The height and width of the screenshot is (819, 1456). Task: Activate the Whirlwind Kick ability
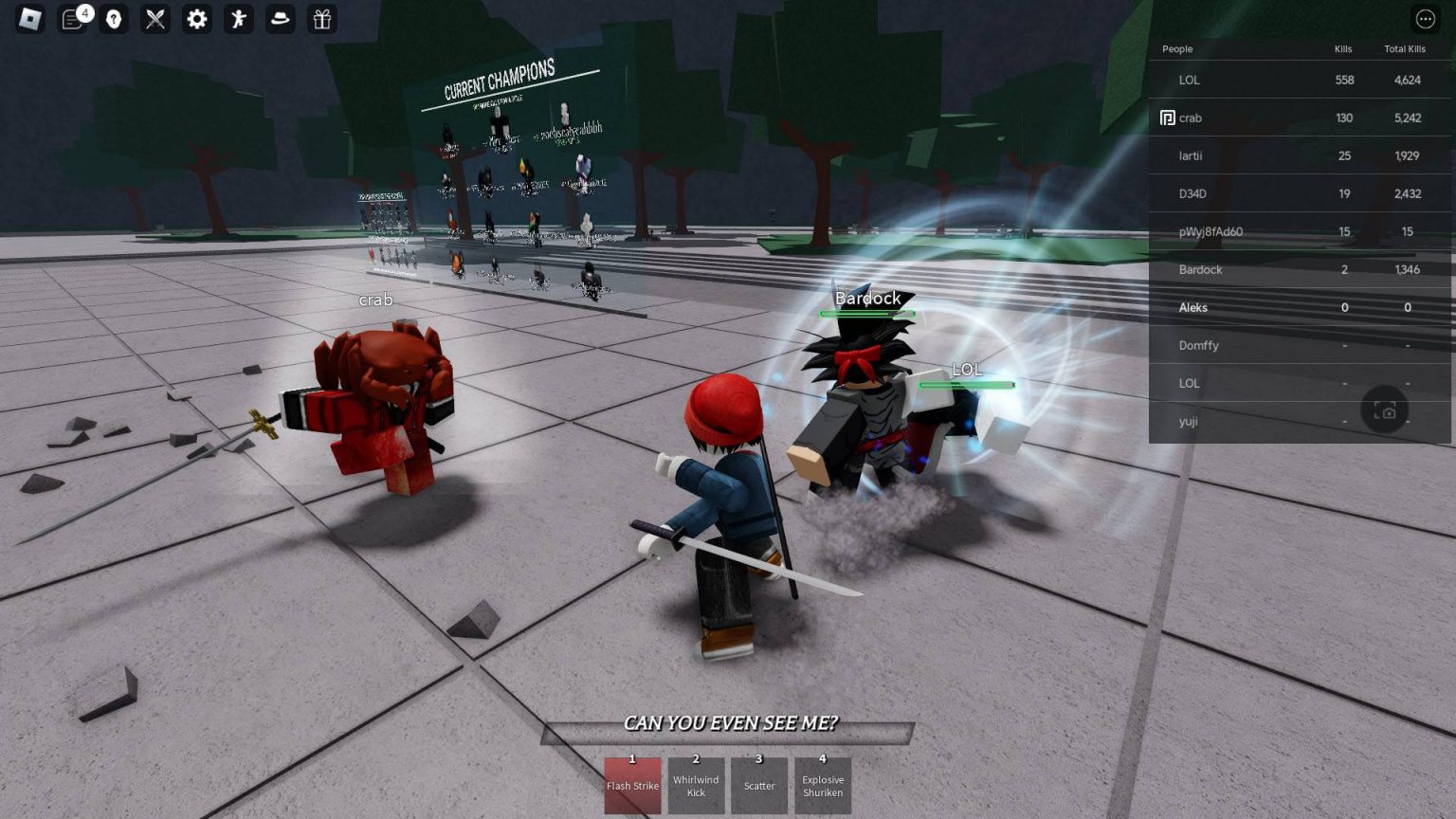click(x=696, y=786)
